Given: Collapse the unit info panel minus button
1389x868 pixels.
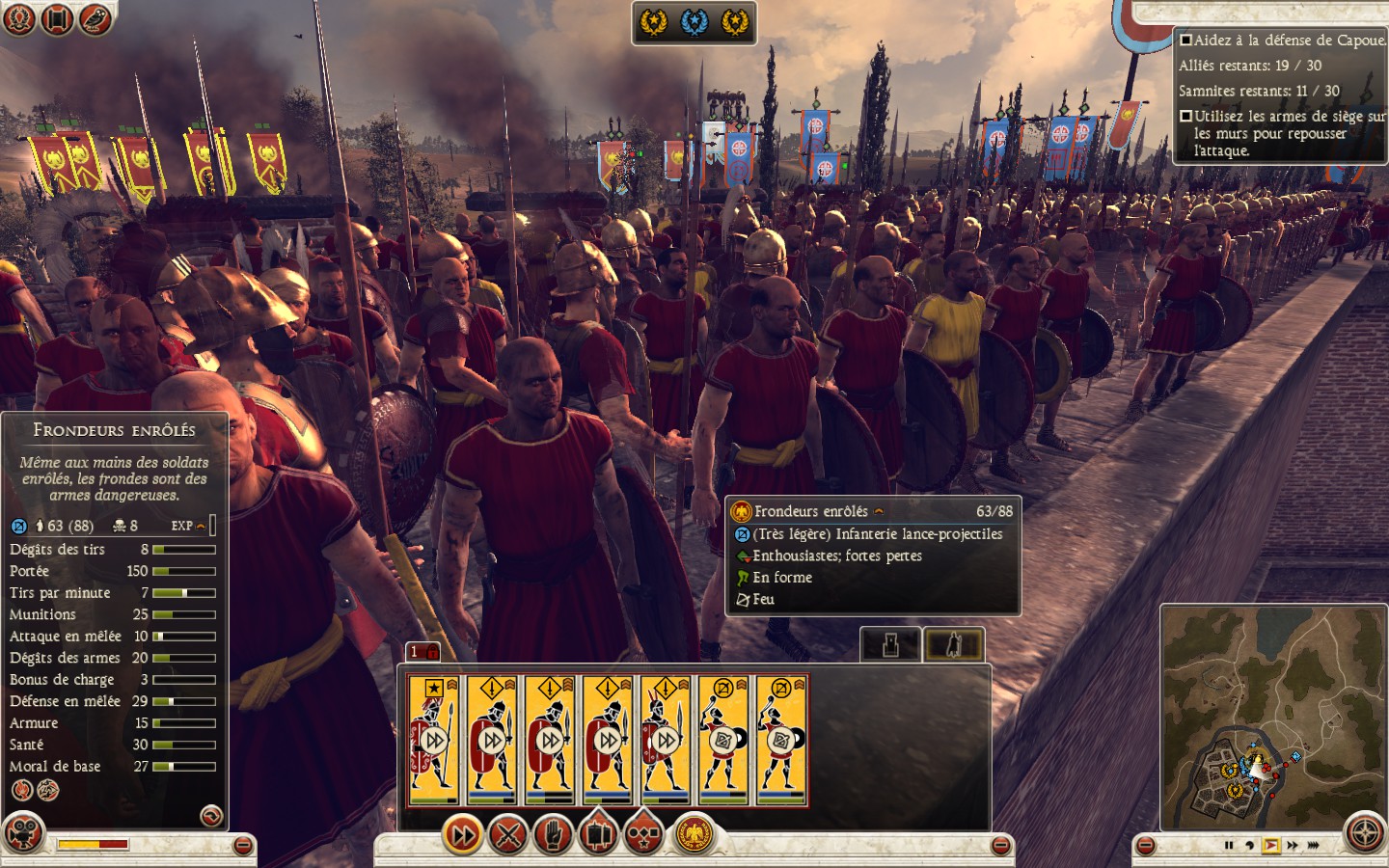Looking at the screenshot, I should (x=243, y=846).
